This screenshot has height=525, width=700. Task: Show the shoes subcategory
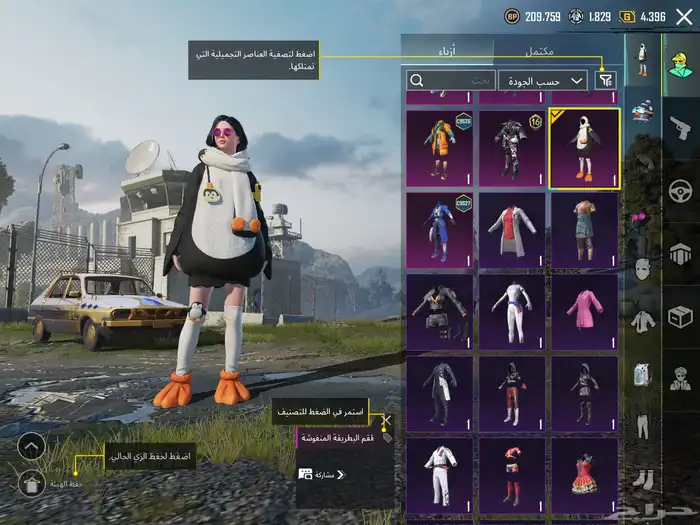coord(643,479)
